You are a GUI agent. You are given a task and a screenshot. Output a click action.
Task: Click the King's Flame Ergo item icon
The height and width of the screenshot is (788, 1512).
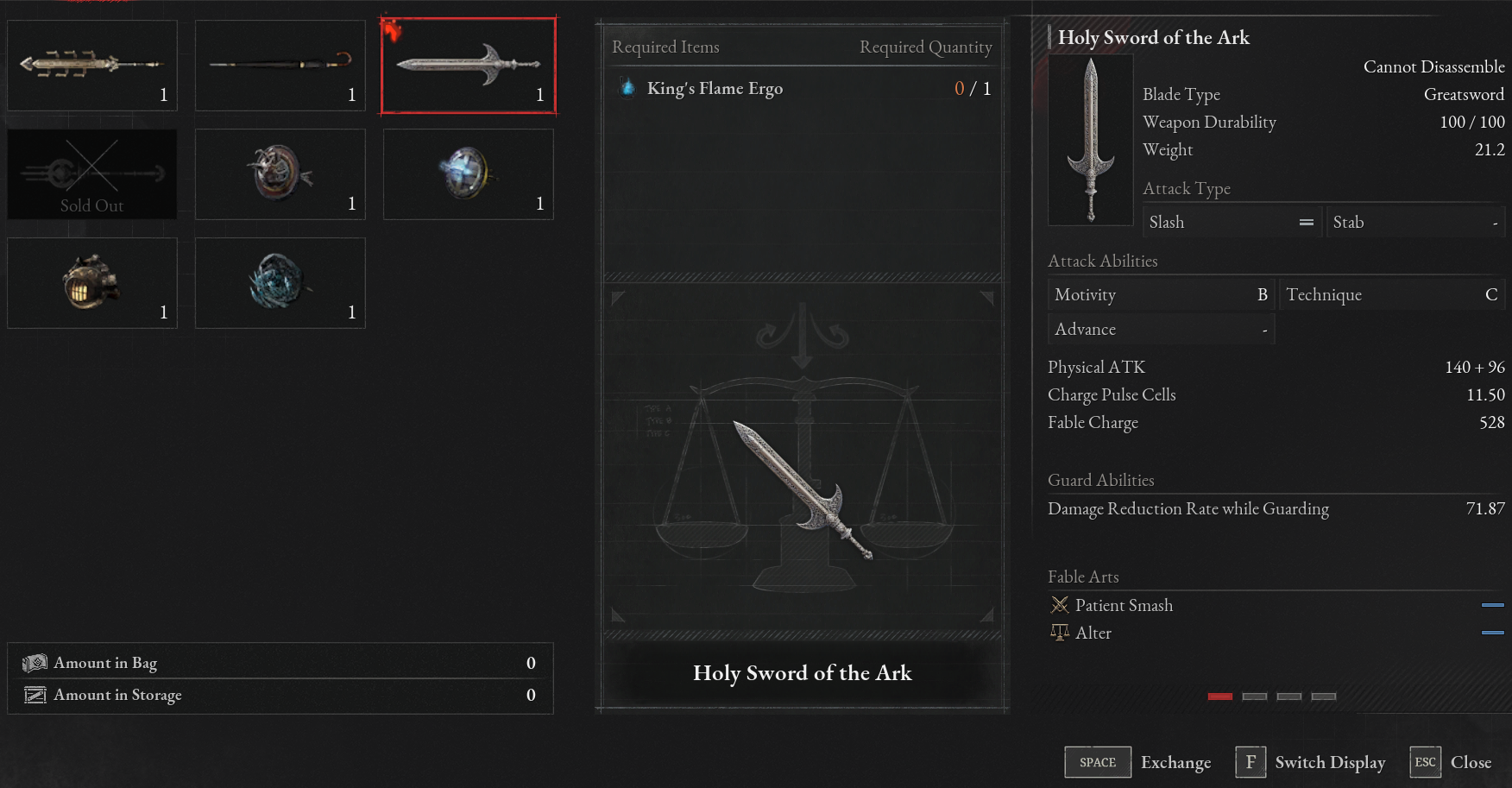[627, 87]
